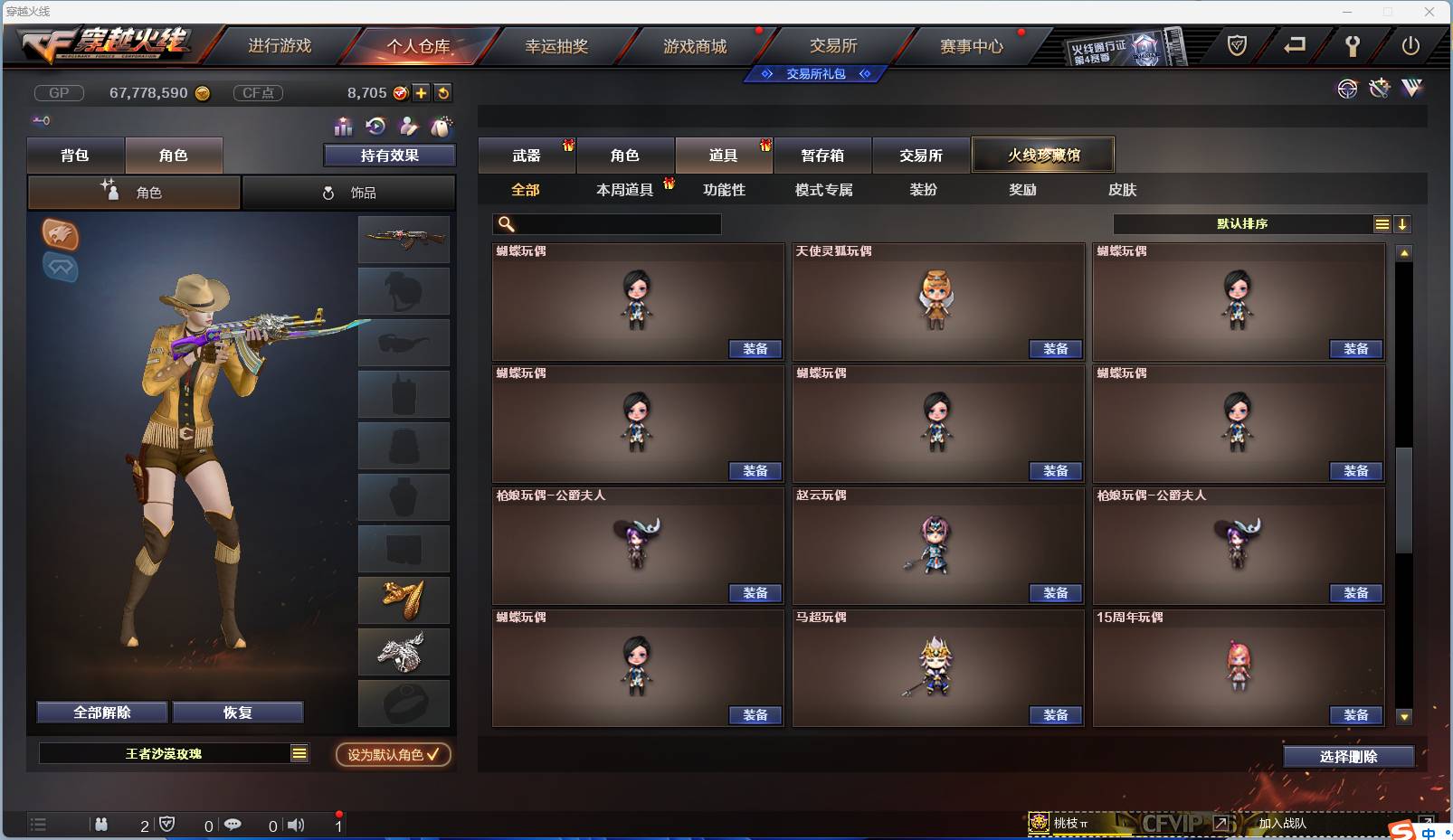Click the rotate restore icon above the character
Screen dimensions: 1453x840
pos(376,127)
